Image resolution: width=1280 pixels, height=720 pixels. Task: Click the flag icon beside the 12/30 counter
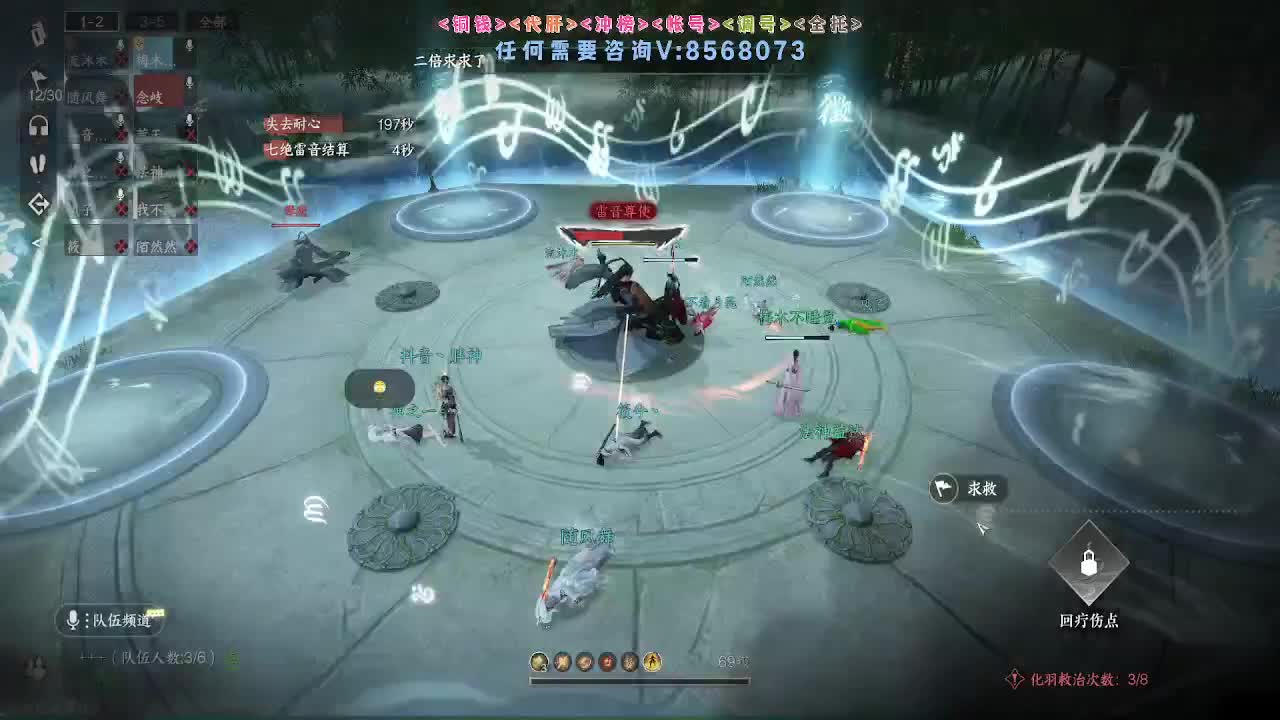(x=38, y=79)
